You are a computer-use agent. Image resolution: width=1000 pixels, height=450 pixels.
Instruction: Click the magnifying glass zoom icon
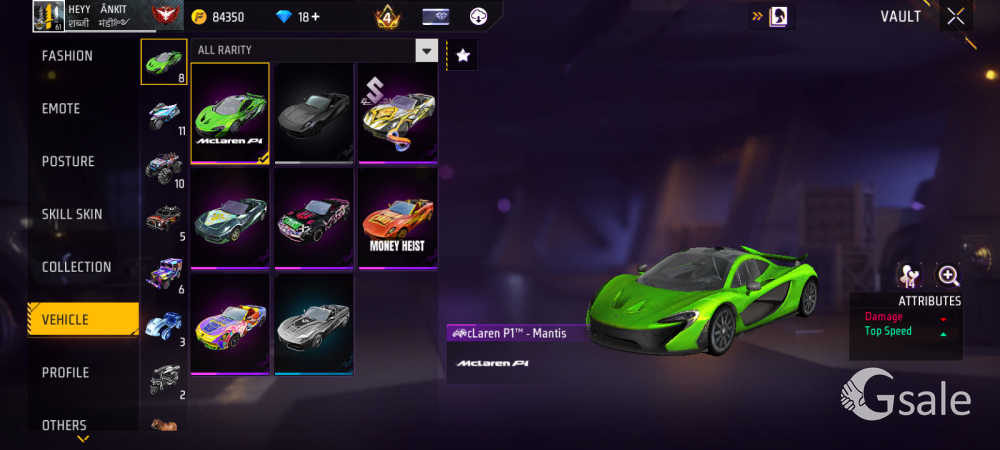click(948, 276)
